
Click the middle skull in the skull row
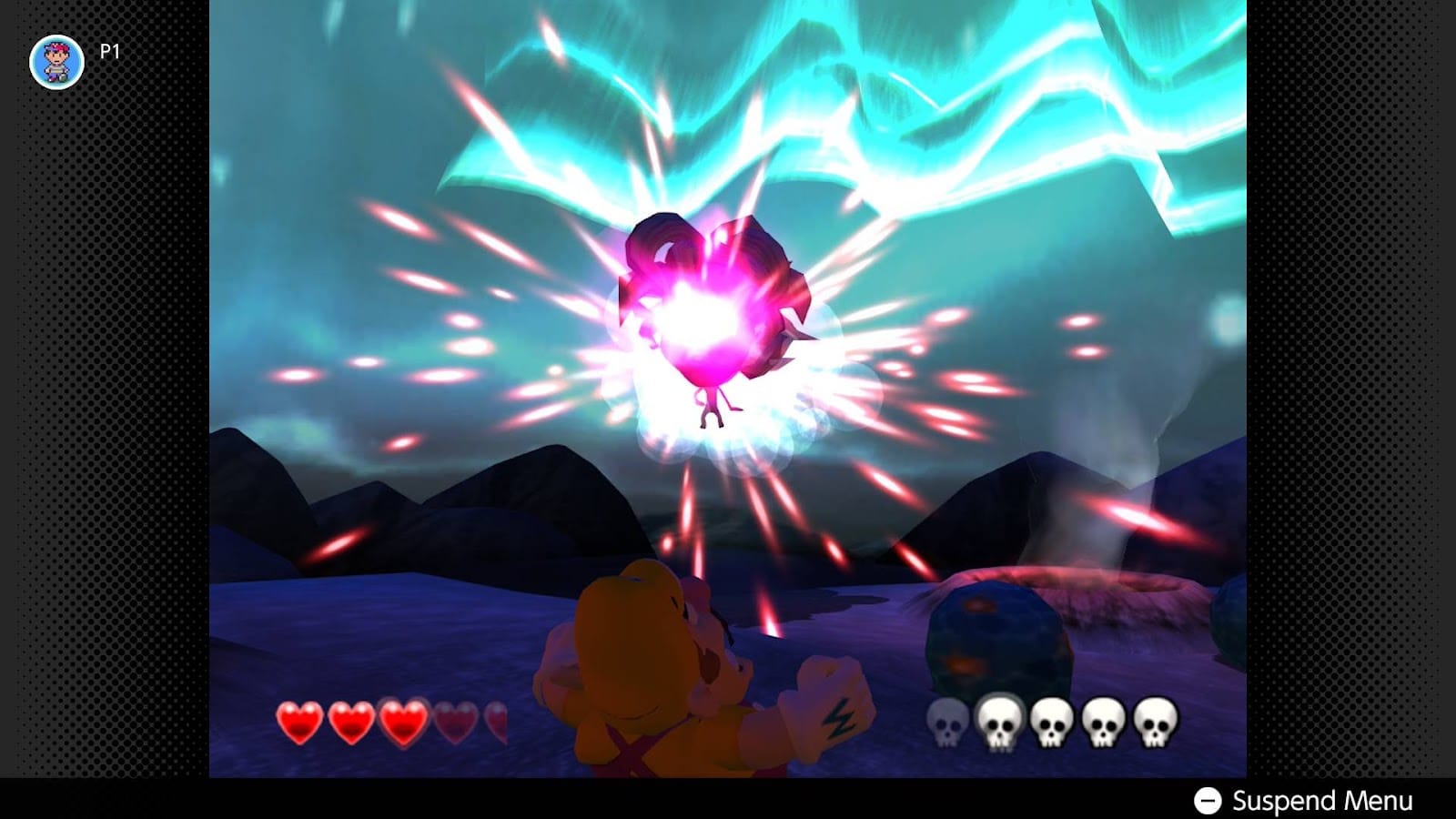pos(1053,719)
